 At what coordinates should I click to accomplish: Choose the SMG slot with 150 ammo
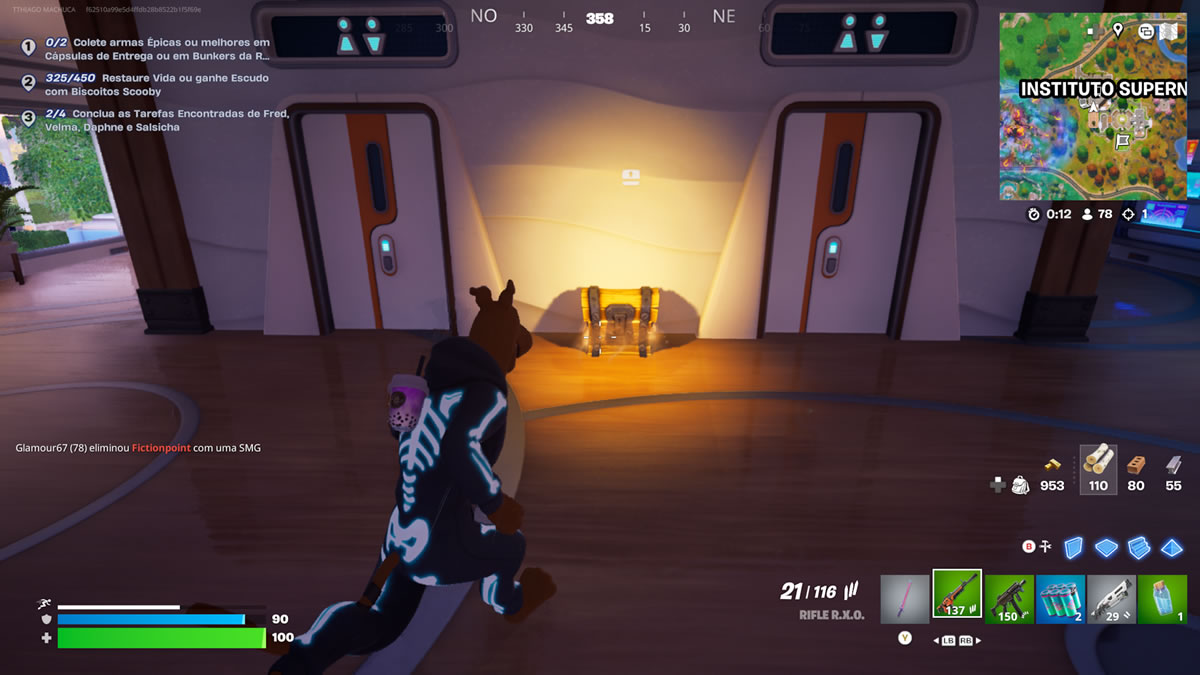pos(1009,598)
